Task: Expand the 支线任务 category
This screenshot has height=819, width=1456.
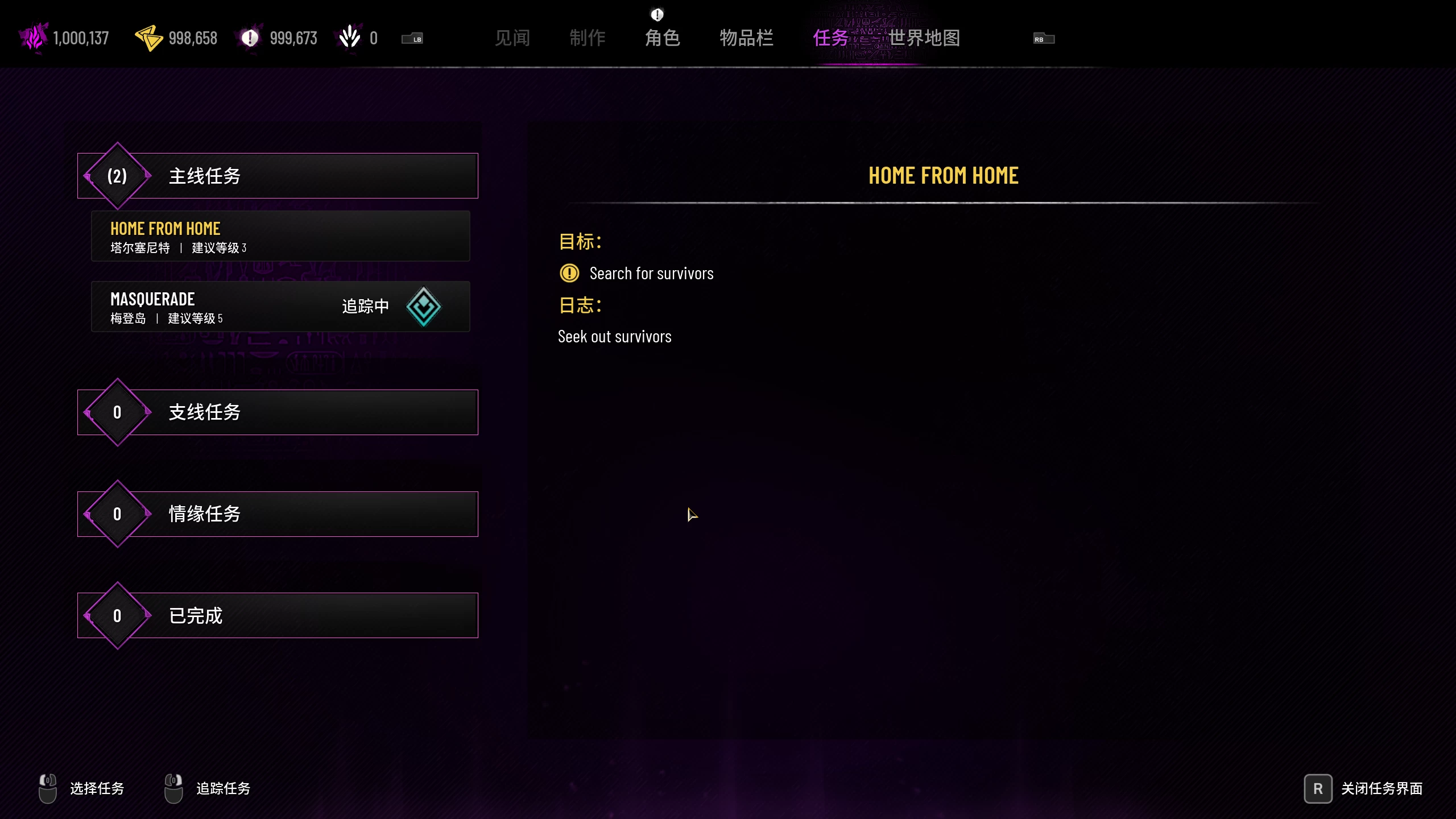Action: click(x=278, y=412)
